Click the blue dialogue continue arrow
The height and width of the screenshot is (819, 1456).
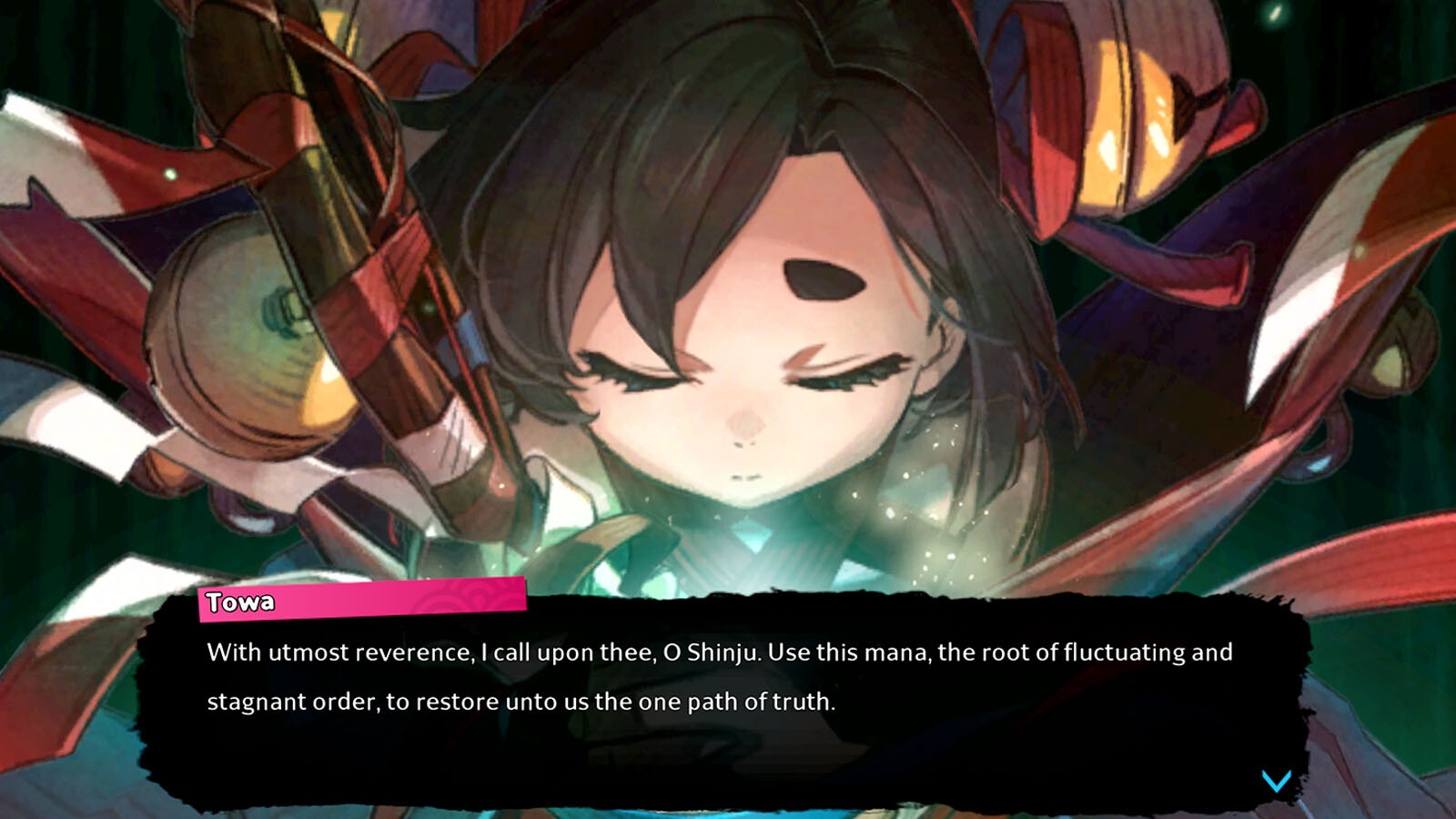click(x=1276, y=781)
